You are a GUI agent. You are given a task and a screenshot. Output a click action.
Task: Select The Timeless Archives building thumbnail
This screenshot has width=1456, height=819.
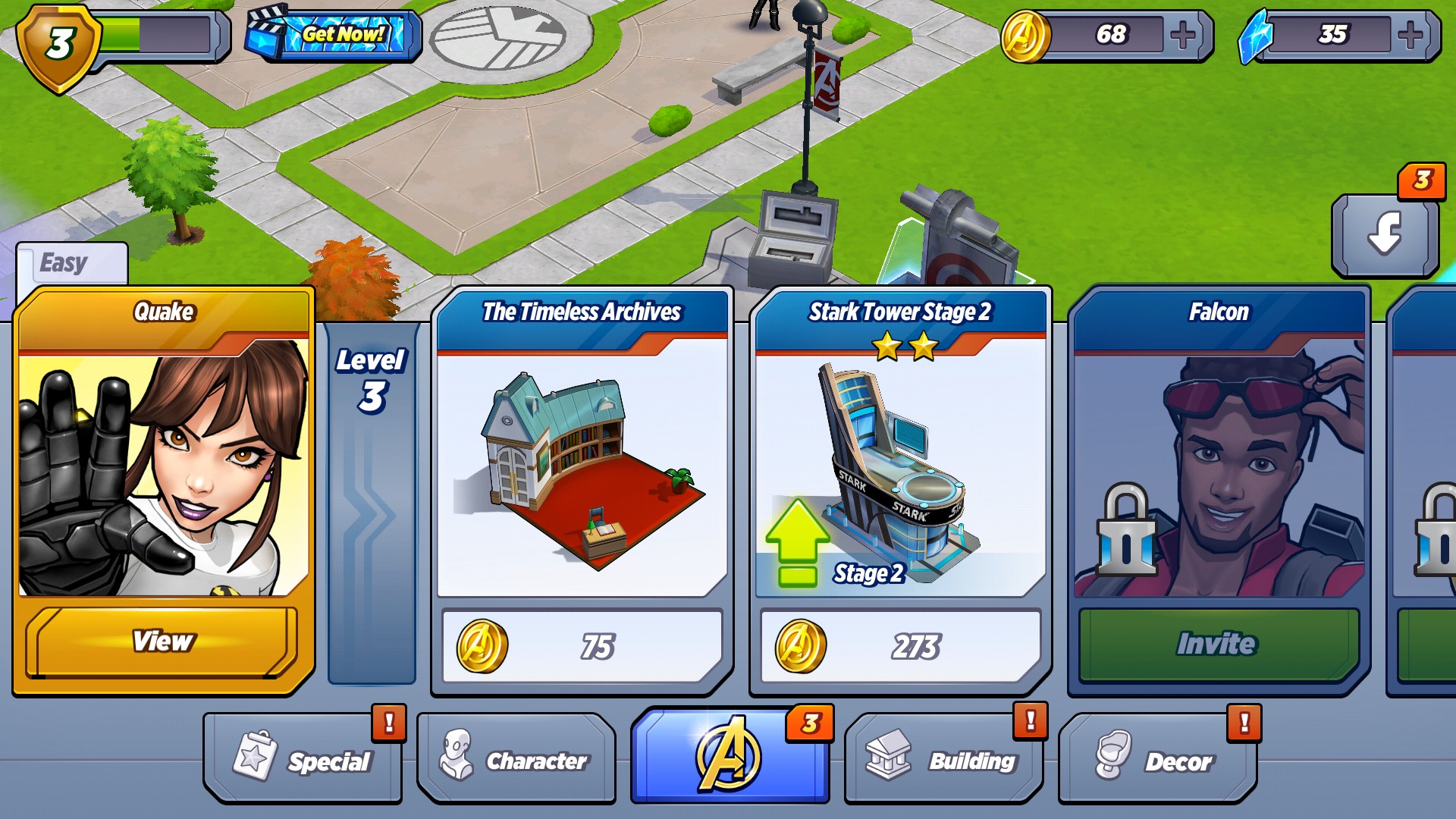click(582, 472)
